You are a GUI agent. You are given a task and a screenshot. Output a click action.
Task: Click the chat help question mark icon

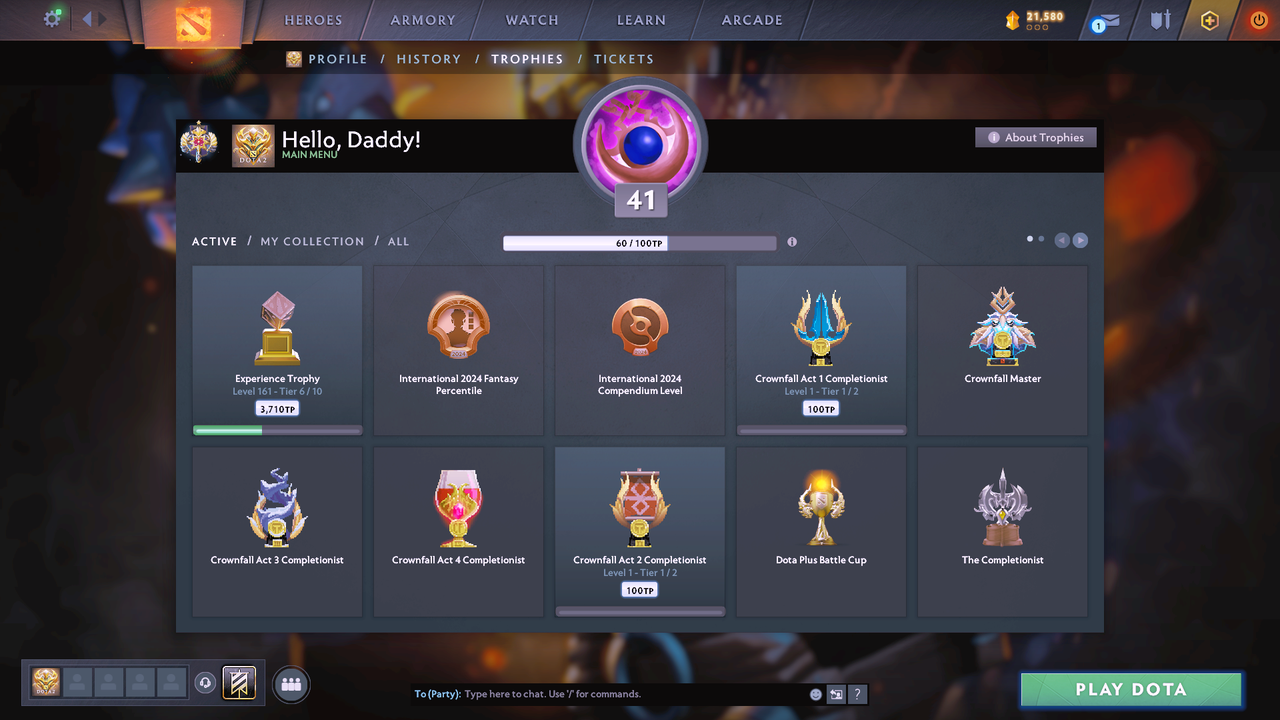coord(857,693)
